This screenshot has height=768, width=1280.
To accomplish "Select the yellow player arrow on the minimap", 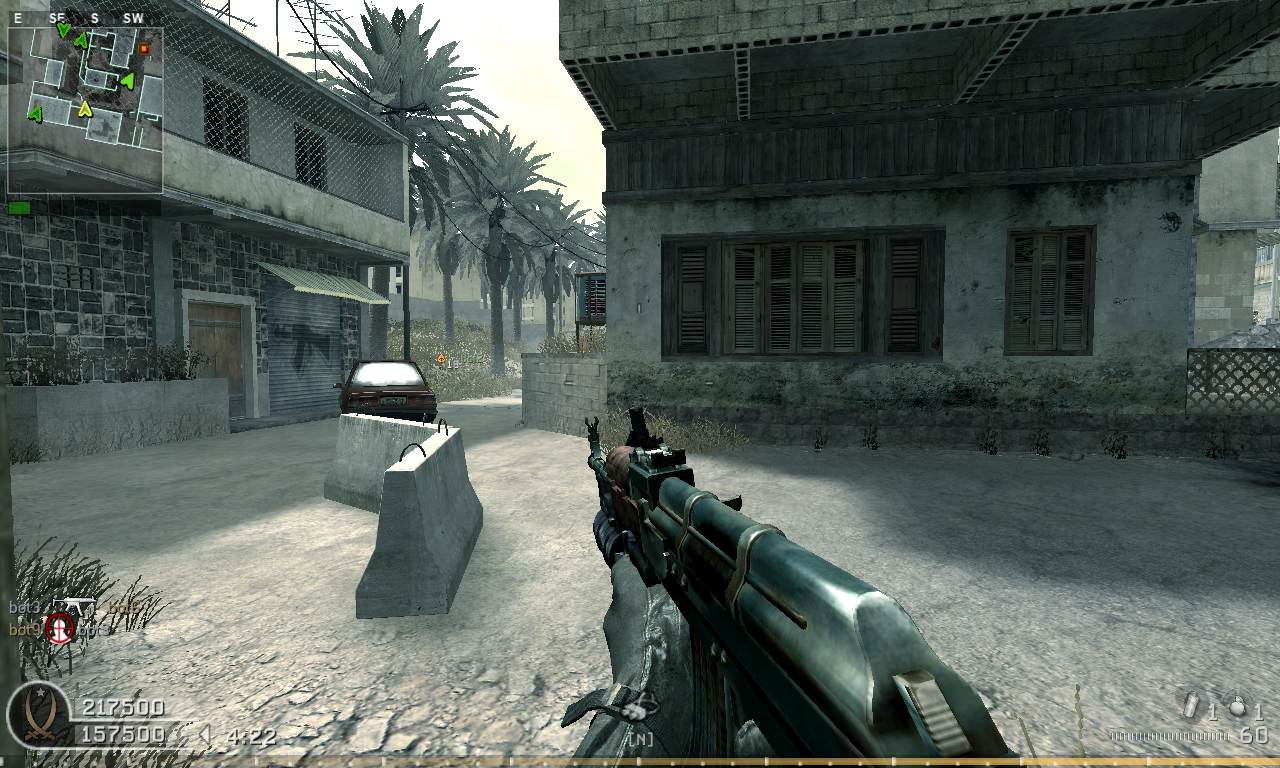I will click(x=86, y=108).
